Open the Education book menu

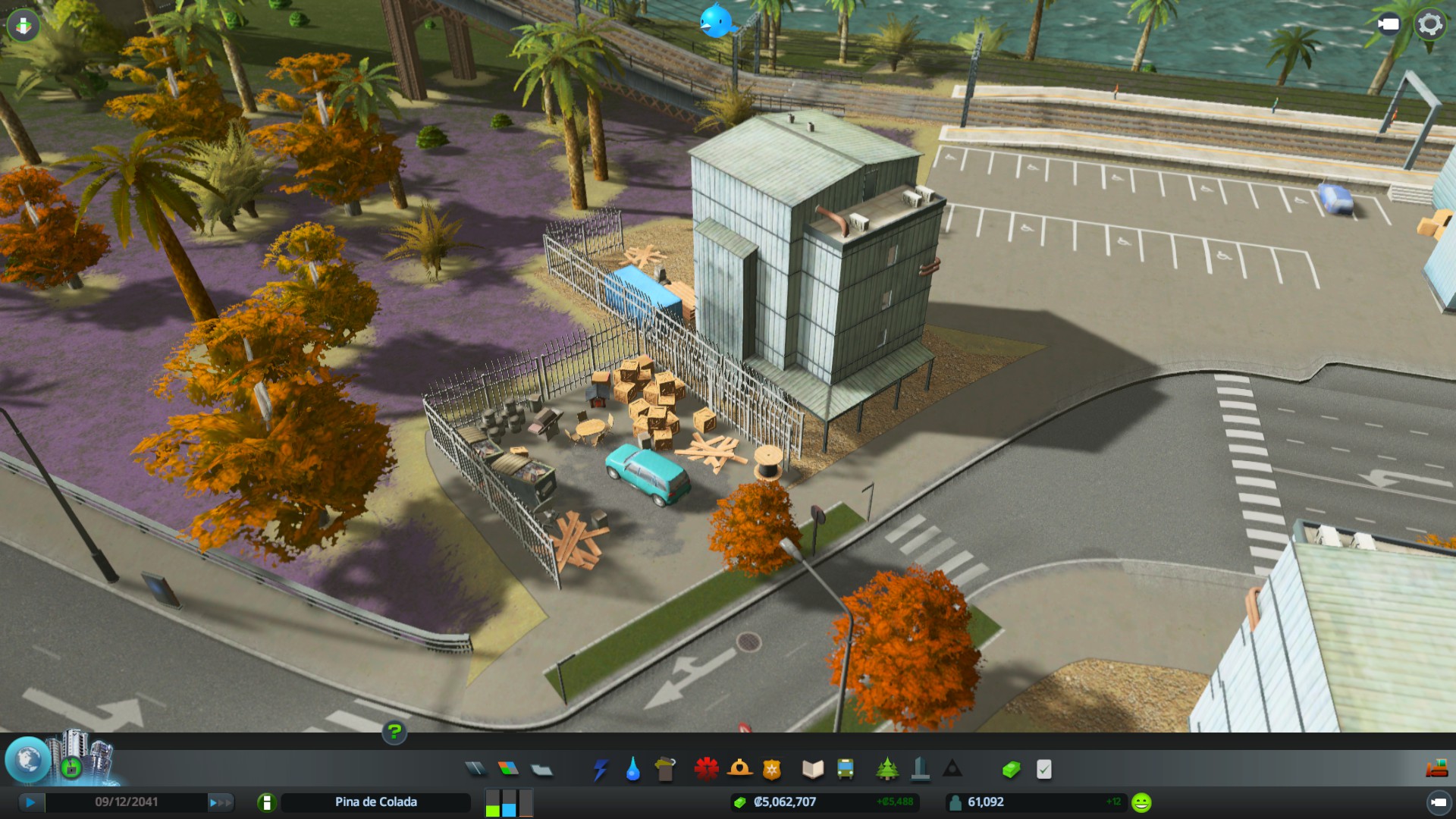tap(812, 770)
